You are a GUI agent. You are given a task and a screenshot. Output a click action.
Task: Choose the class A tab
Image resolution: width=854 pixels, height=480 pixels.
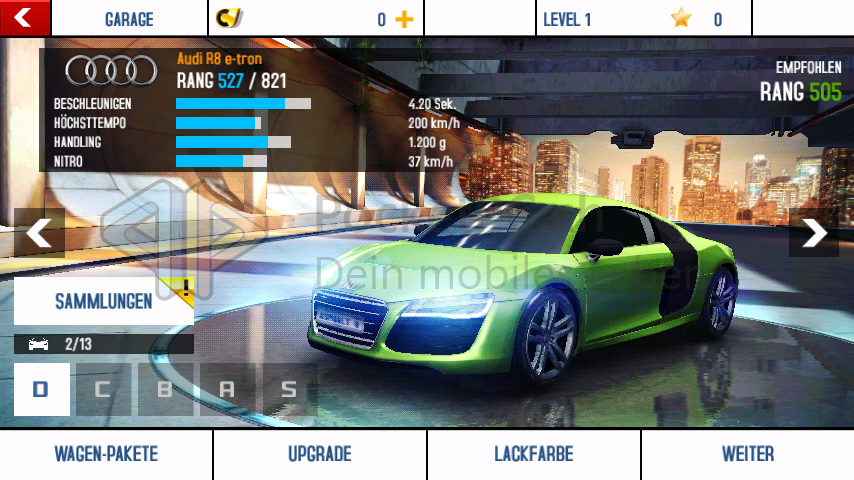[227, 389]
